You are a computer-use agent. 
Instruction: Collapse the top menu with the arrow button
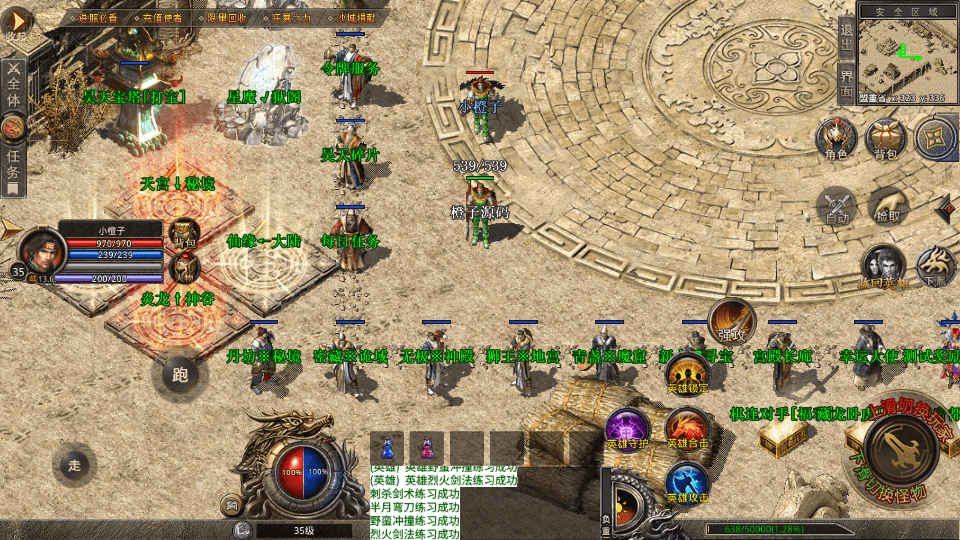(x=16, y=21)
